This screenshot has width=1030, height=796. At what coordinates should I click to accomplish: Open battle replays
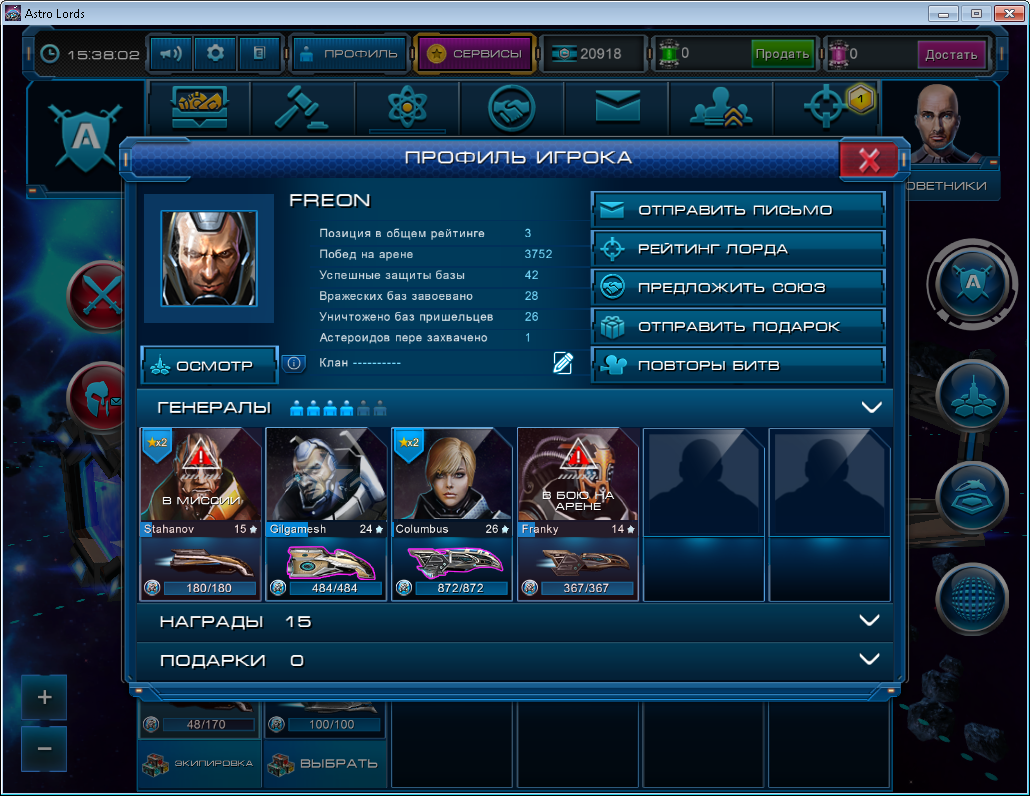738,365
